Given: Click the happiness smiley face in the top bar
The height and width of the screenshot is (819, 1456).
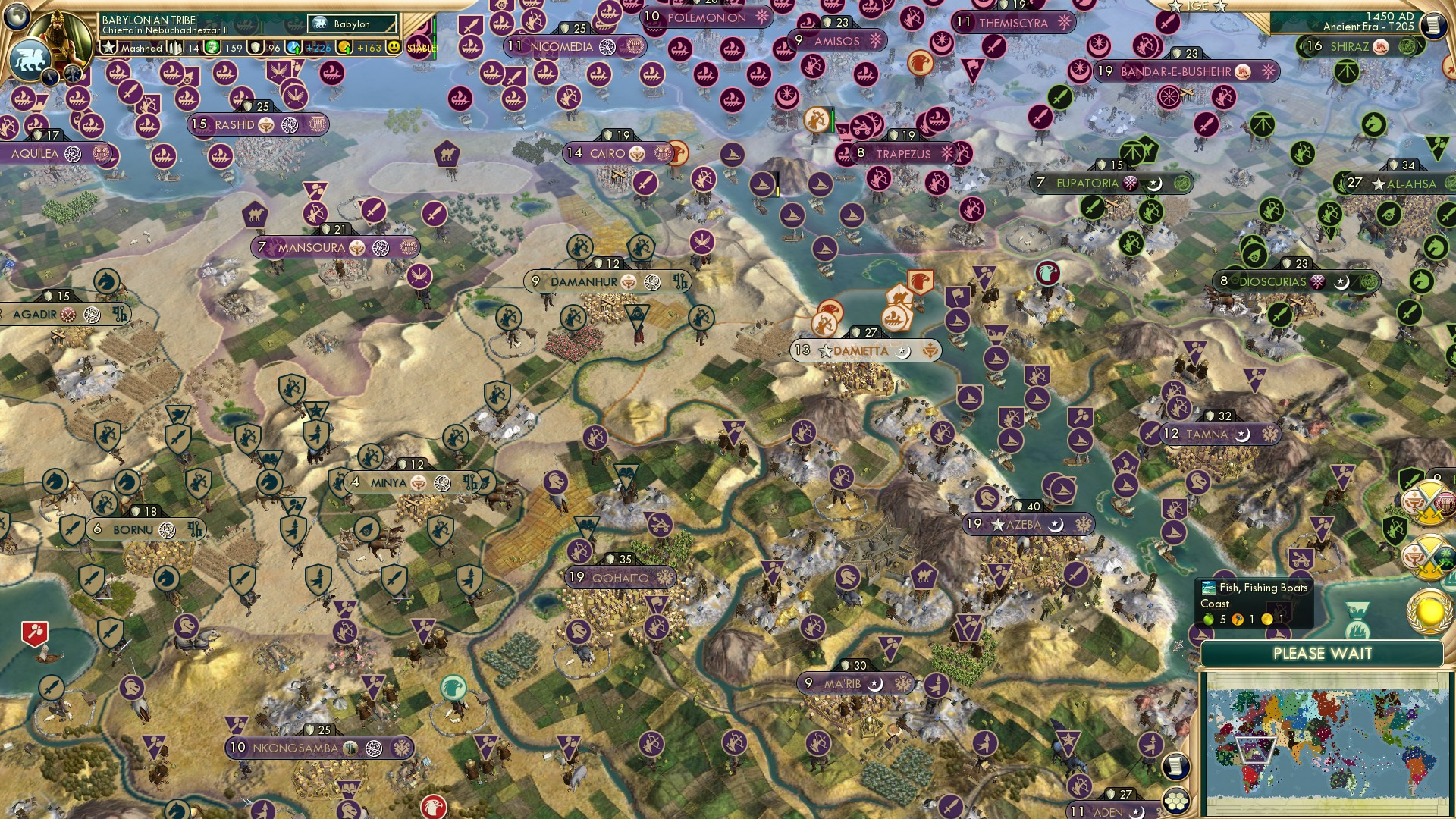Looking at the screenshot, I should pos(393,47).
